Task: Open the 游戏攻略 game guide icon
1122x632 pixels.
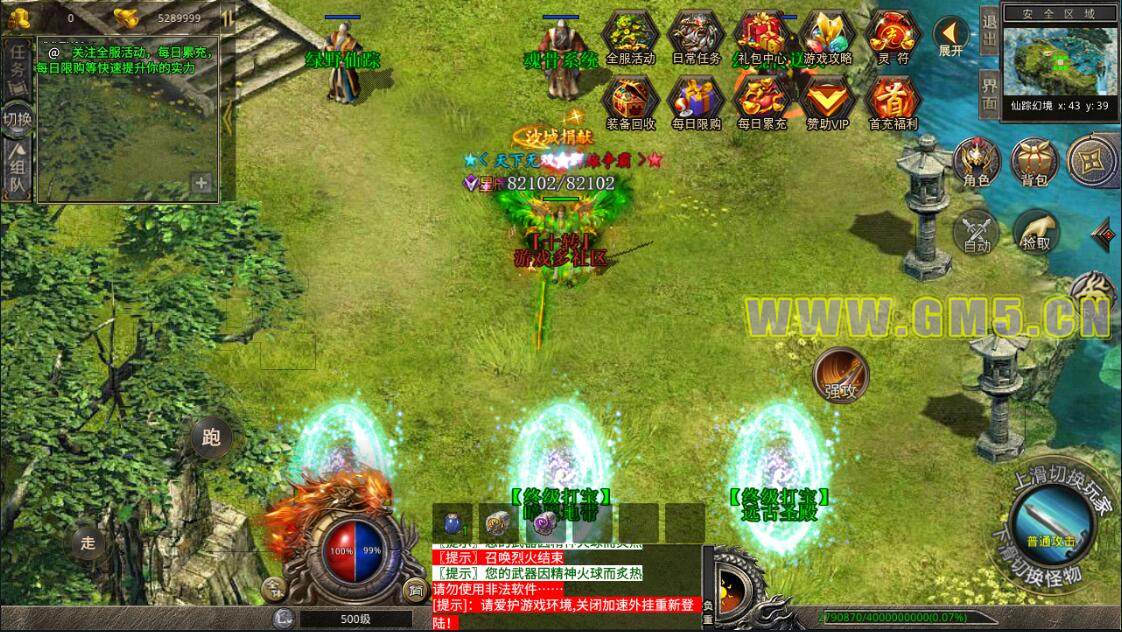Action: (827, 35)
